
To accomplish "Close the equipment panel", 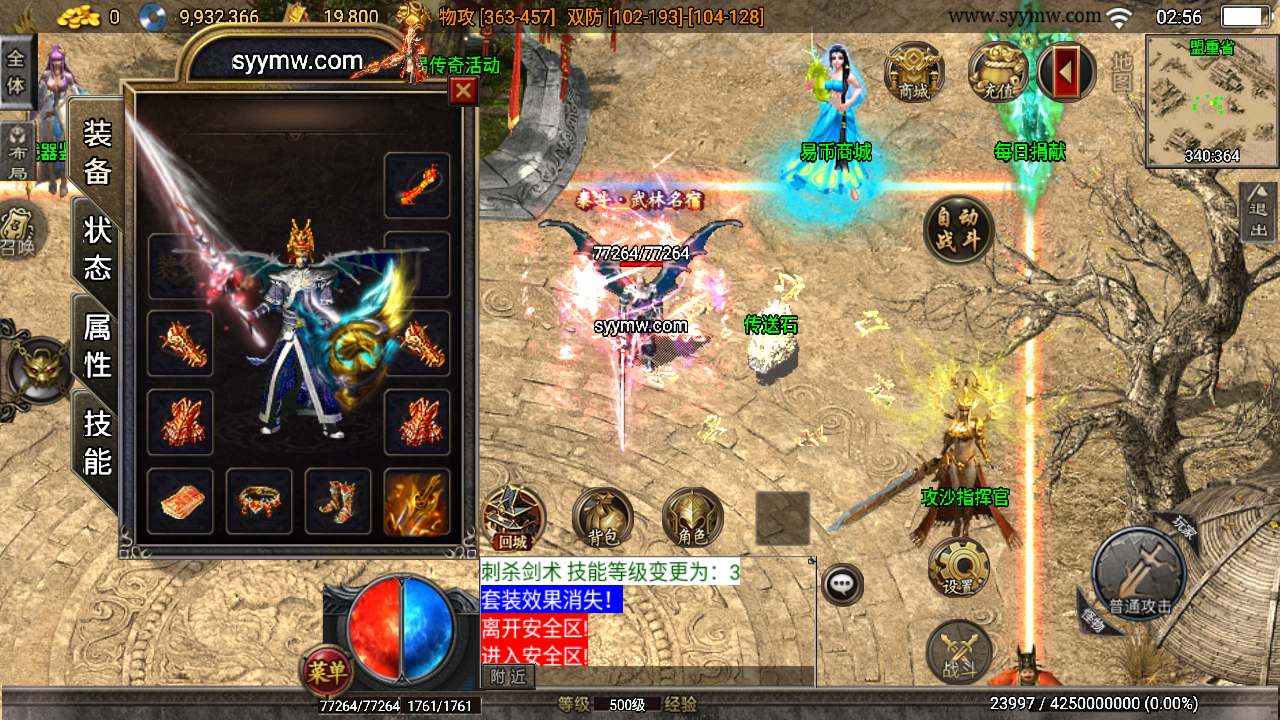I will pyautogui.click(x=463, y=92).
